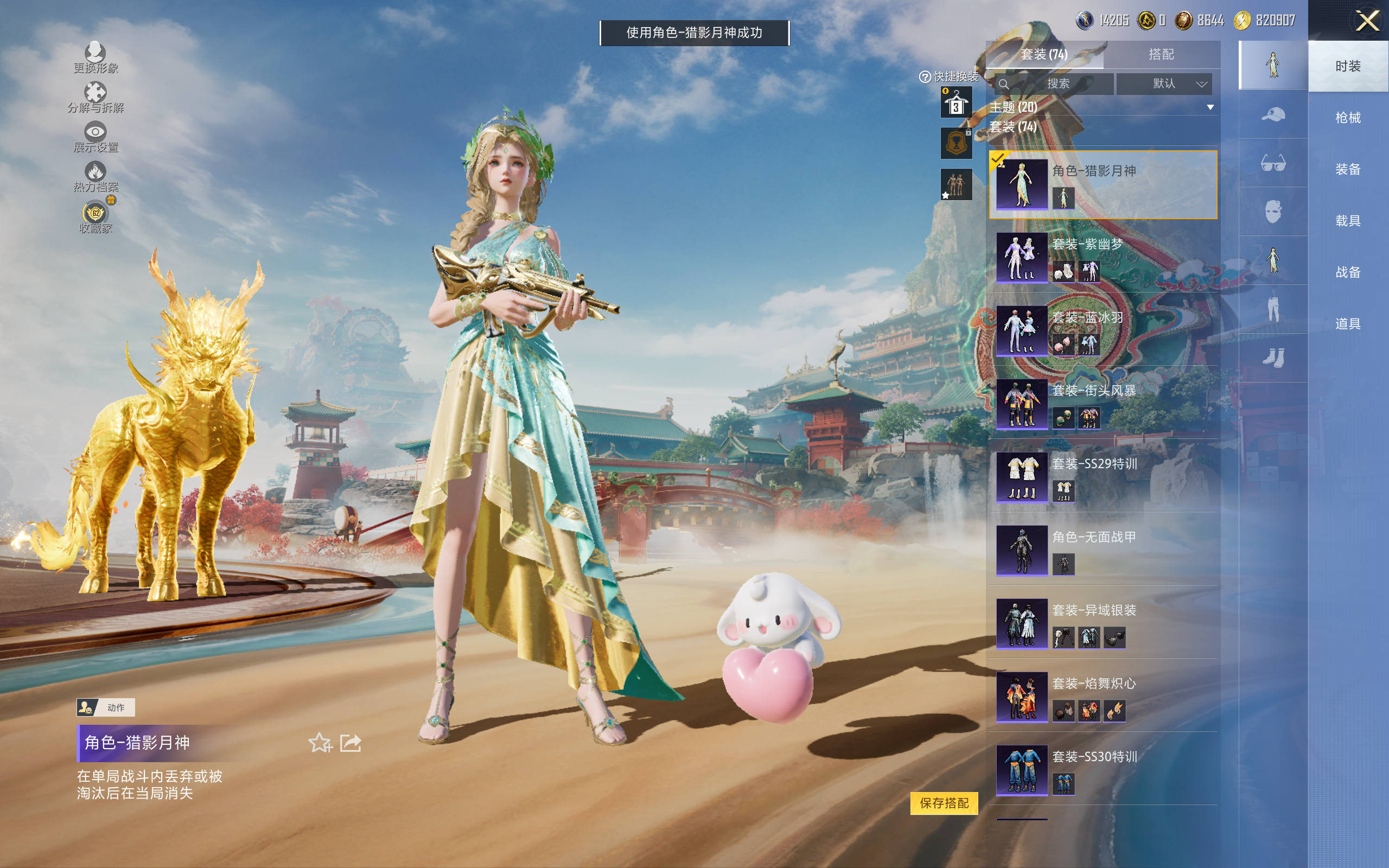Go to the 道具 category
Screen dimensions: 1389x868
tap(1347, 324)
